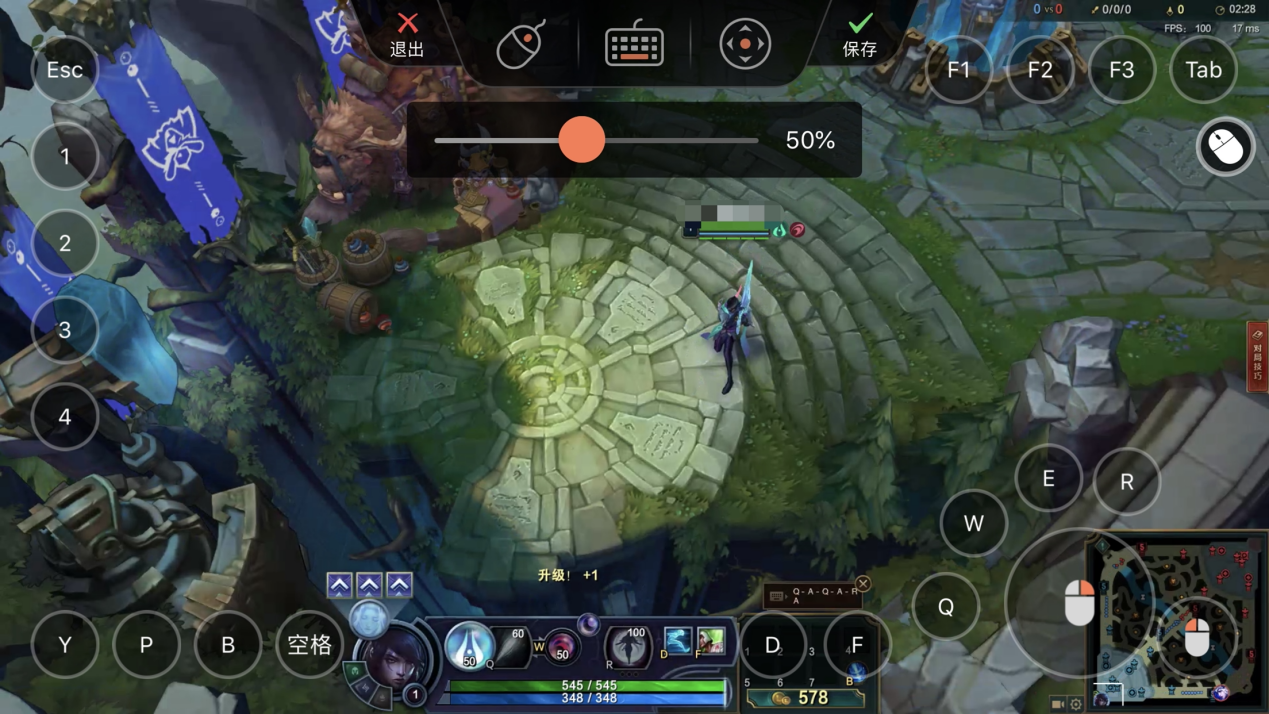1269x714 pixels.
Task: Tap the number 4 virtual key
Action: (x=65, y=416)
